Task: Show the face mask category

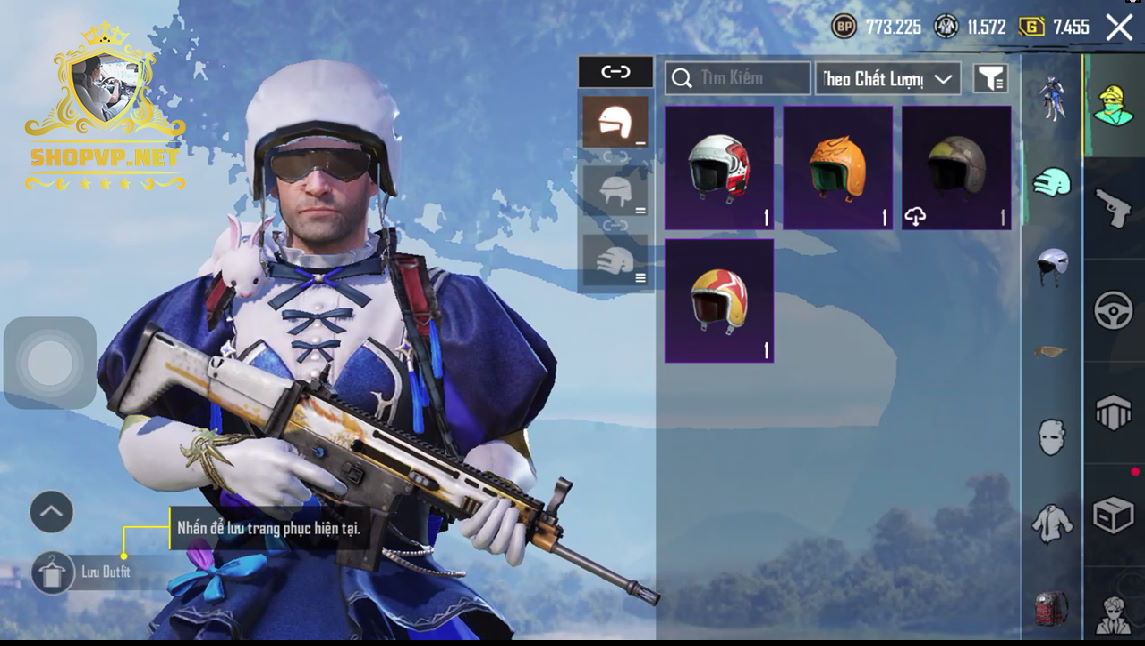Action: pos(1050,437)
